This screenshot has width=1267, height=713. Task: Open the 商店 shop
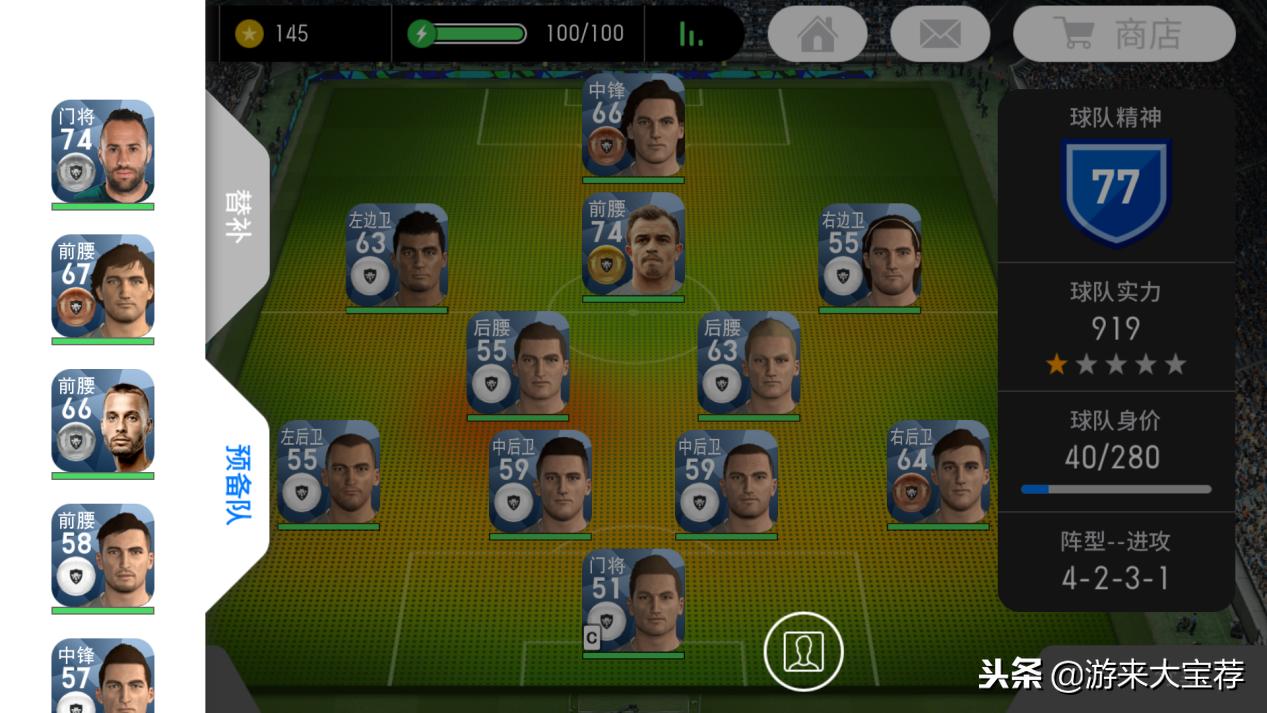[1124, 34]
